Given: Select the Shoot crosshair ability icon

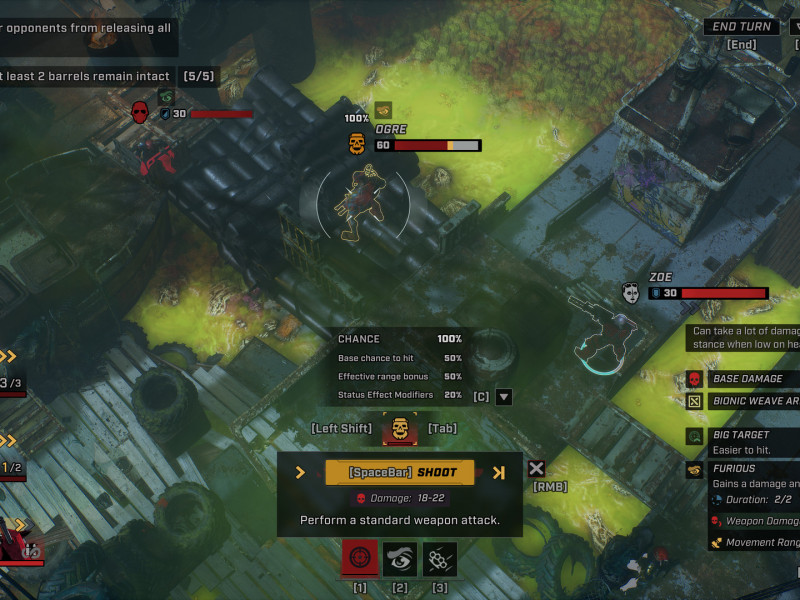Looking at the screenshot, I should click(x=360, y=559).
